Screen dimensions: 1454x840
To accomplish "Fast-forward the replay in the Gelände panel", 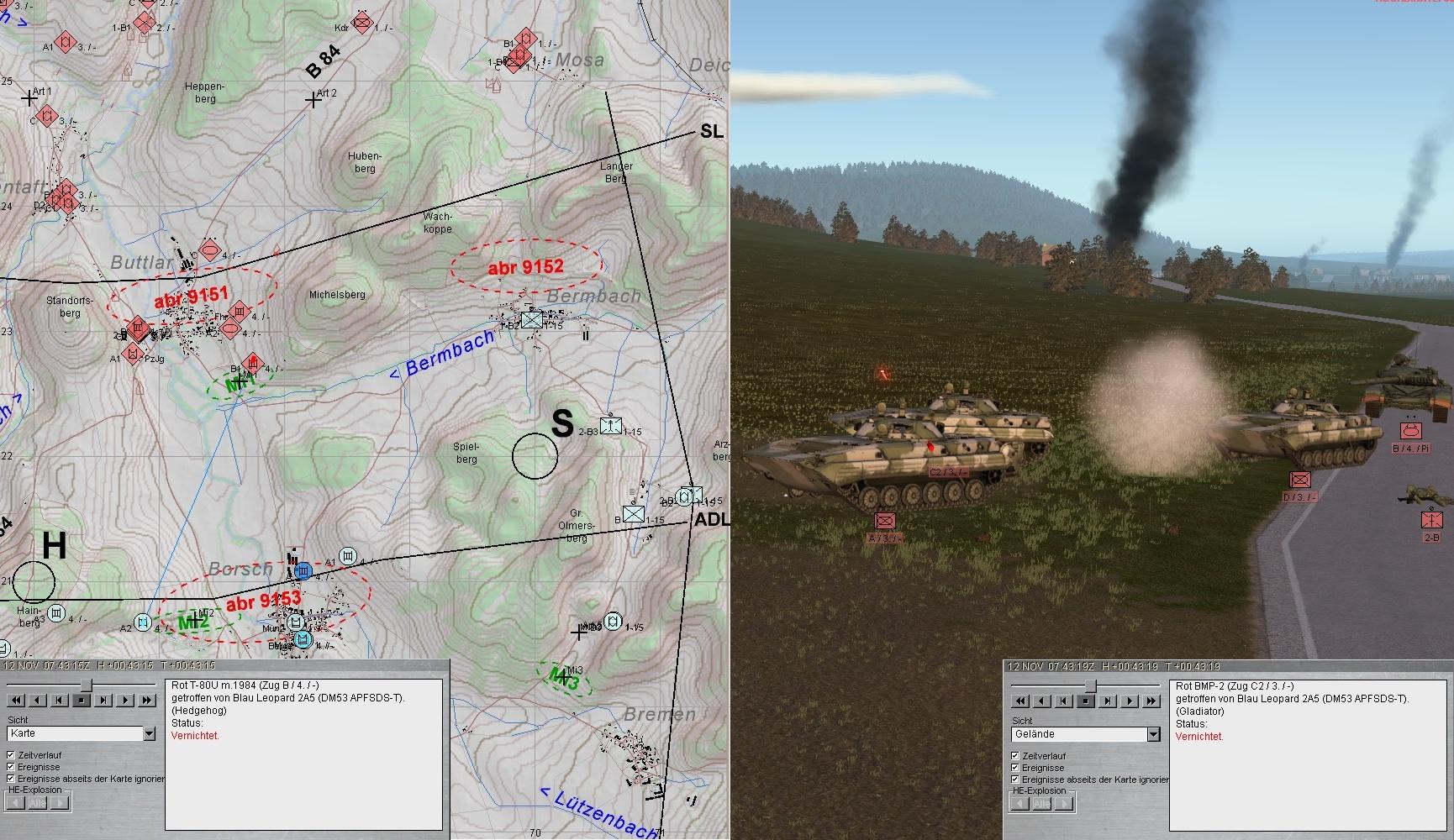I will [x=1152, y=701].
